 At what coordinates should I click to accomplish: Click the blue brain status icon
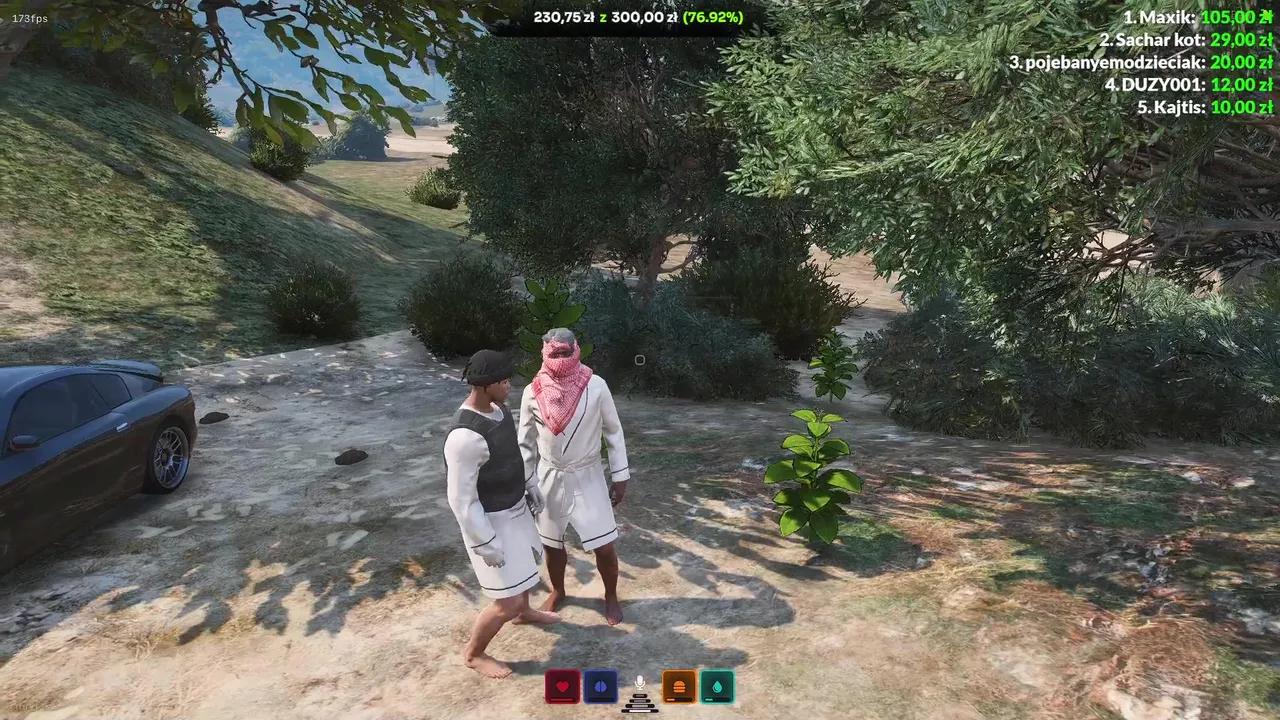(x=600, y=684)
